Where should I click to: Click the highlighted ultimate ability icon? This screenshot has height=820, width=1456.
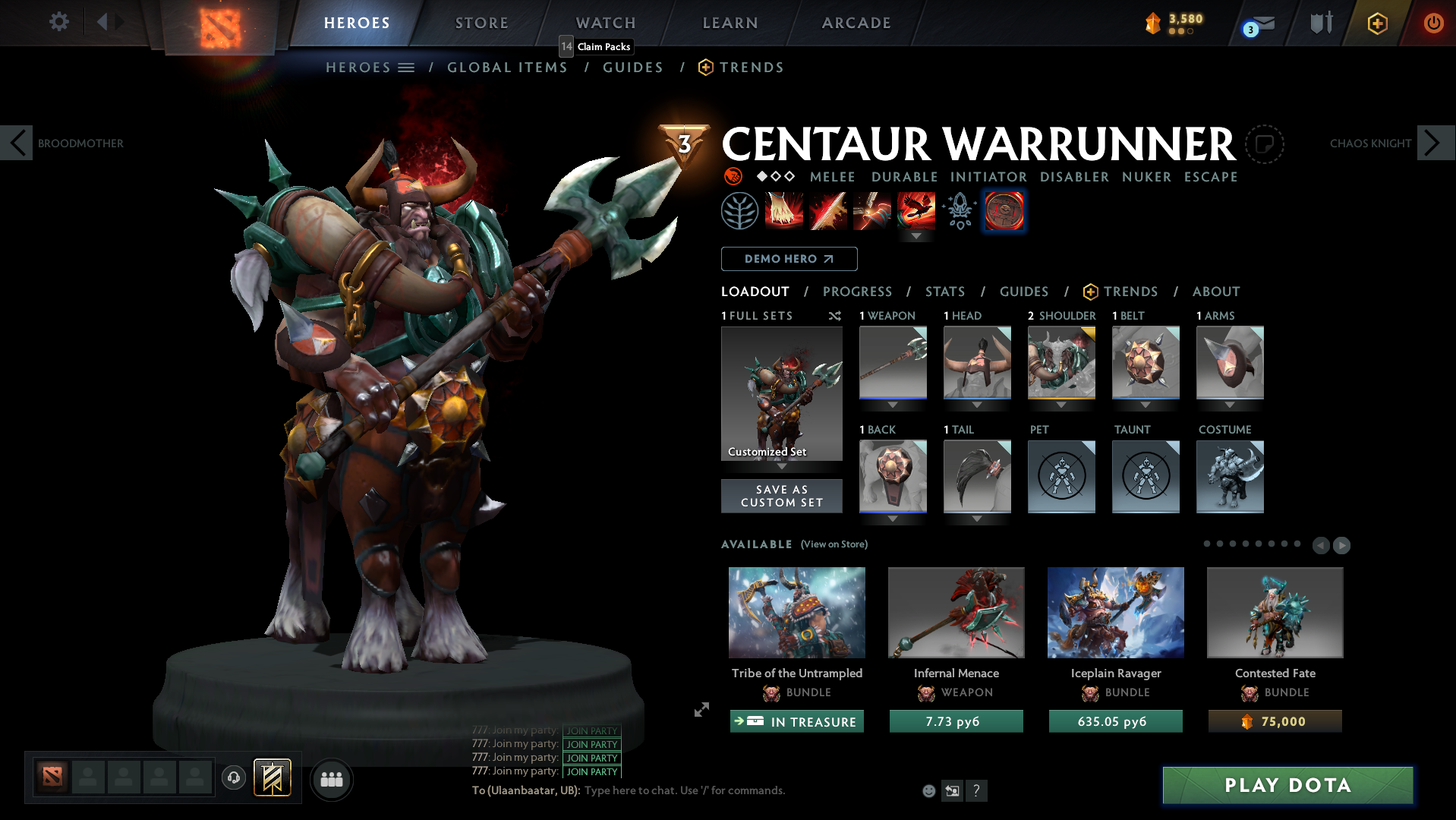[x=1004, y=211]
